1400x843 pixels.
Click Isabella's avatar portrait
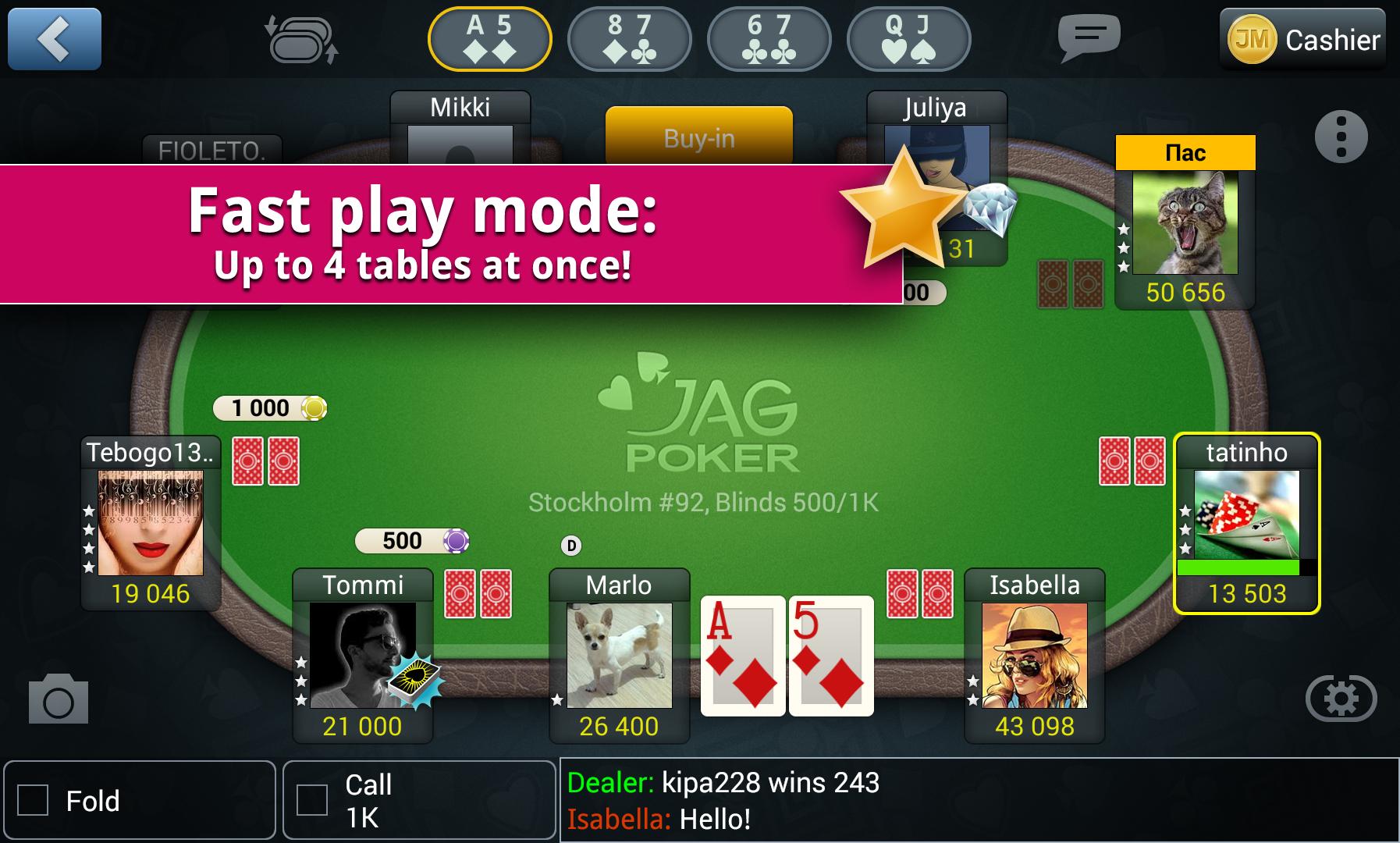[1036, 656]
